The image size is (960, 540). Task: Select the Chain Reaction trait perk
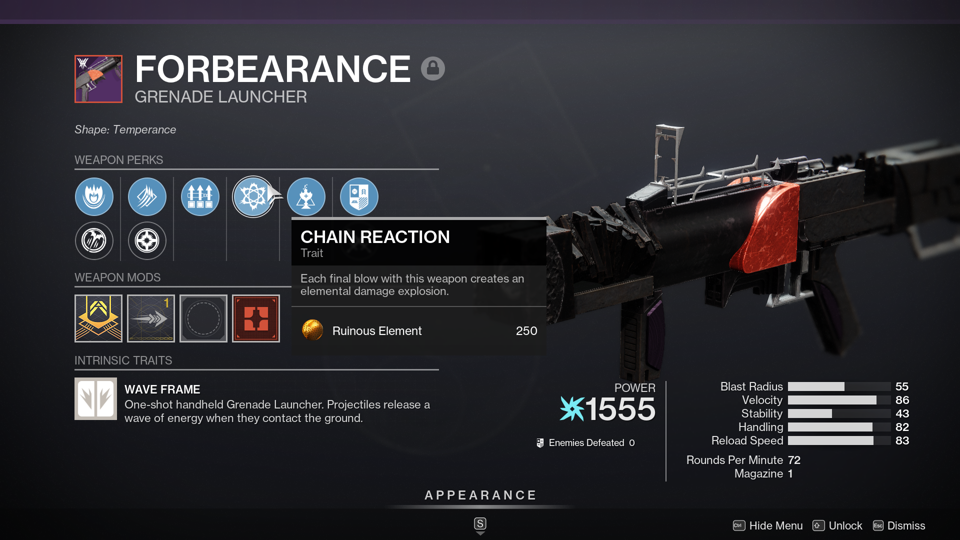tap(252, 196)
